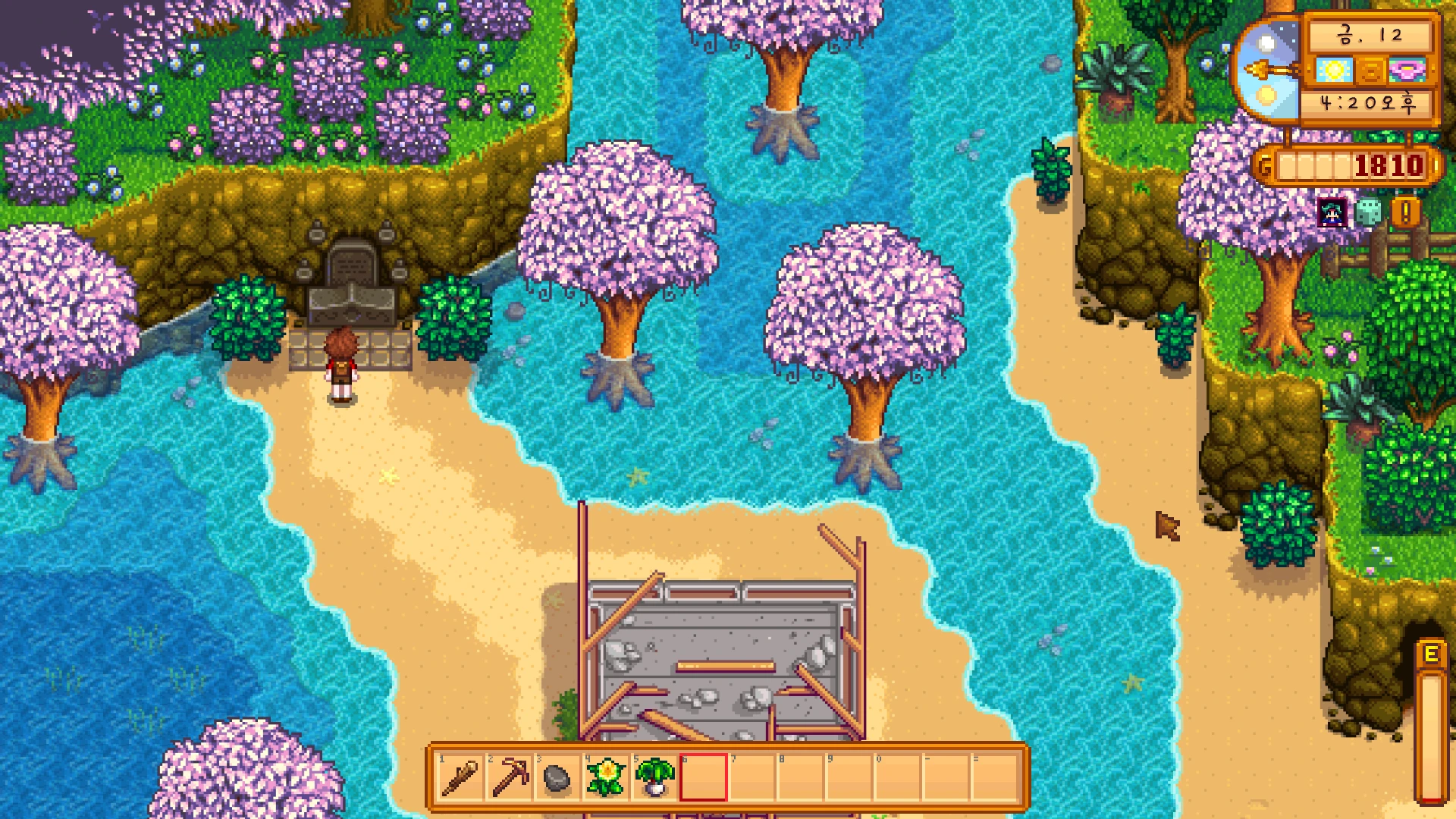Choose the yellow flower hotbar item
The height and width of the screenshot is (819, 1456).
coord(606,777)
